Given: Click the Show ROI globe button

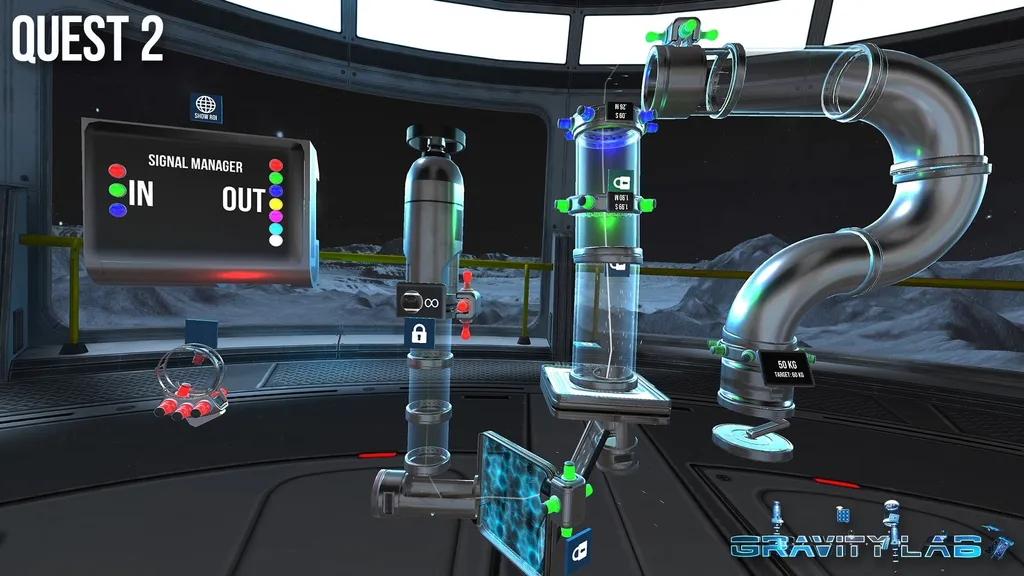Looking at the screenshot, I should coord(206,107).
